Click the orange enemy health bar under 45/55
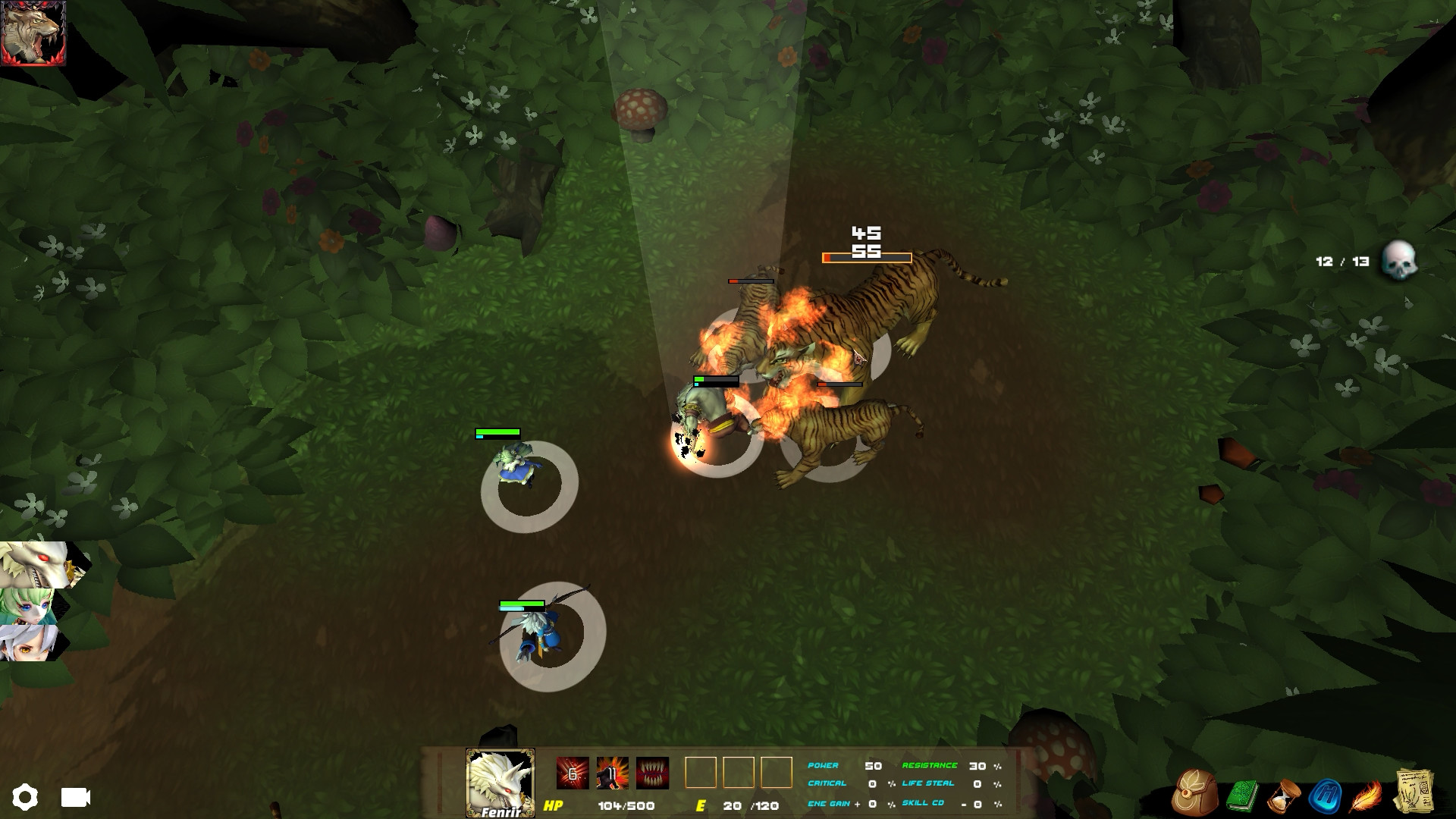The image size is (1456, 819). [867, 257]
